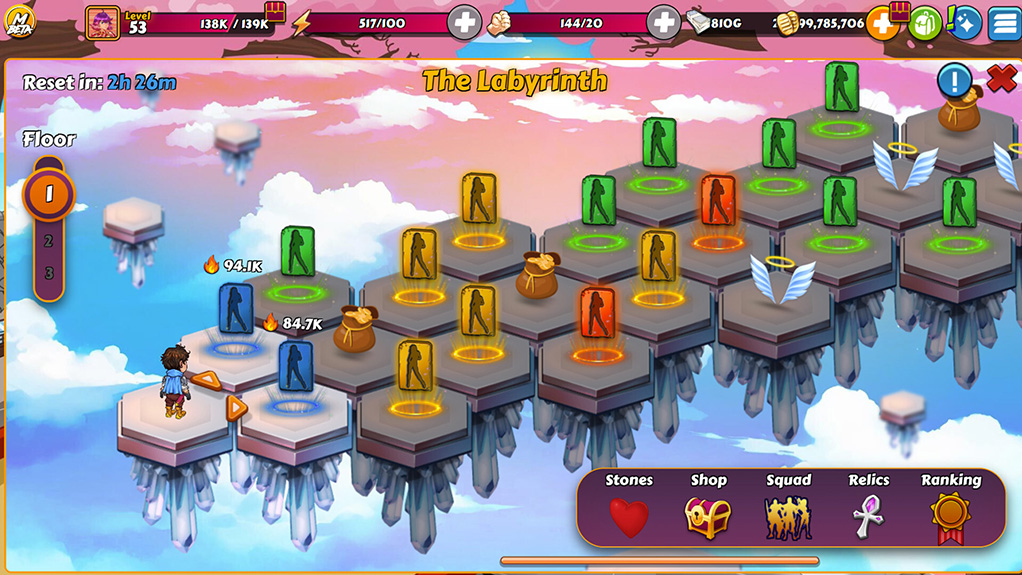Buy more gold with the orange plus
Viewport: 1022px width, 575px height.
click(x=882, y=22)
